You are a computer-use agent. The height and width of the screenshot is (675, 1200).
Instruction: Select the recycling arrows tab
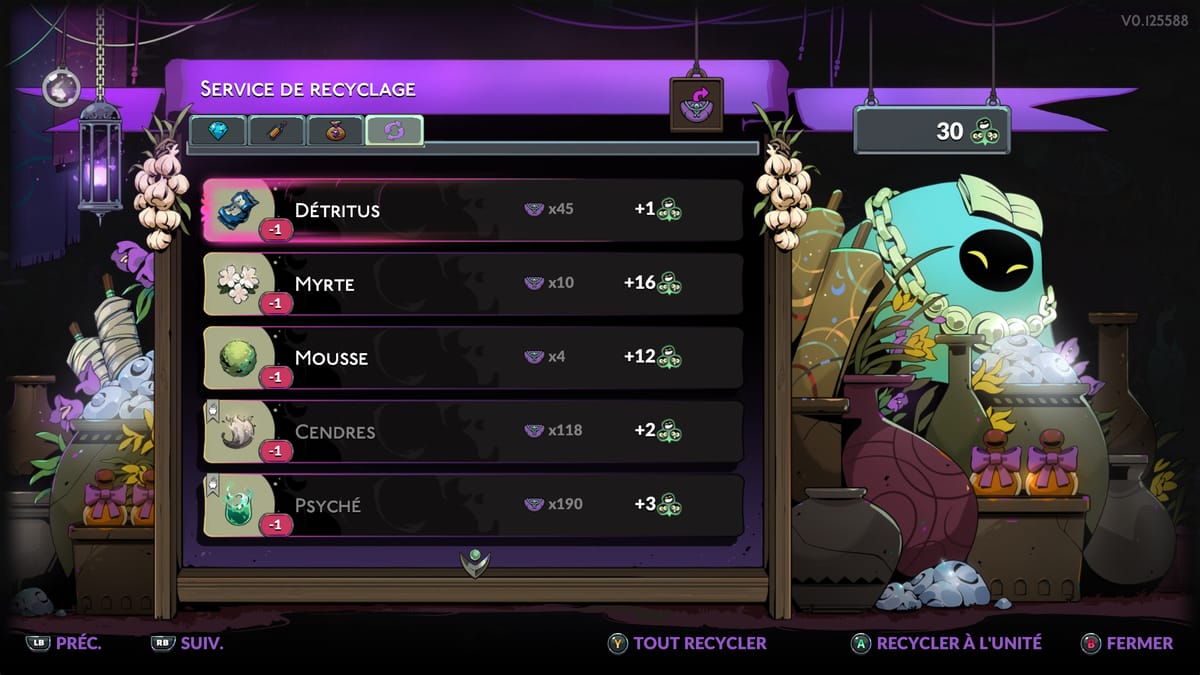394,131
